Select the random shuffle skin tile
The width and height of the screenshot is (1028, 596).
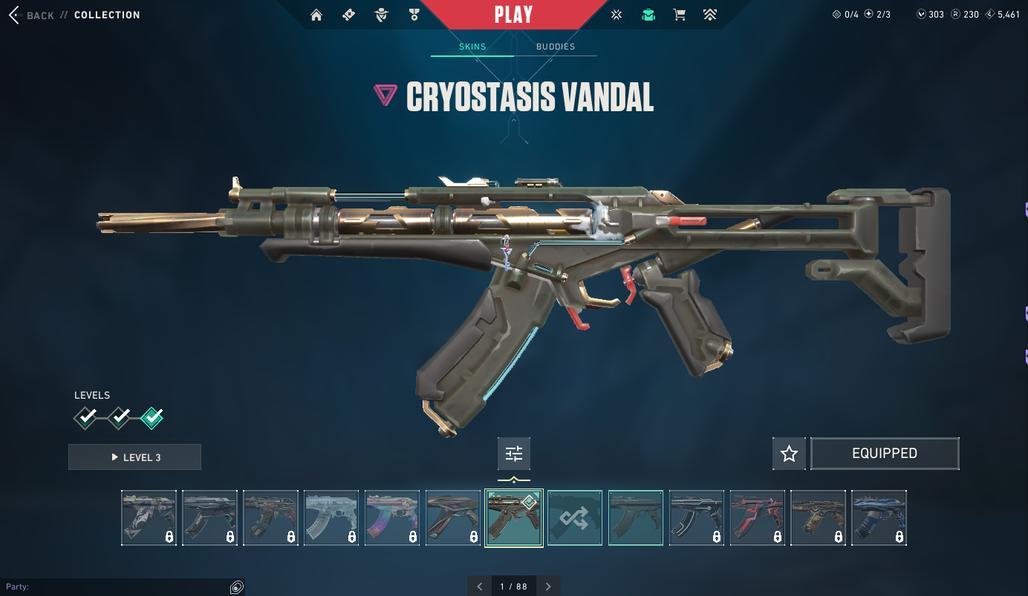point(575,518)
